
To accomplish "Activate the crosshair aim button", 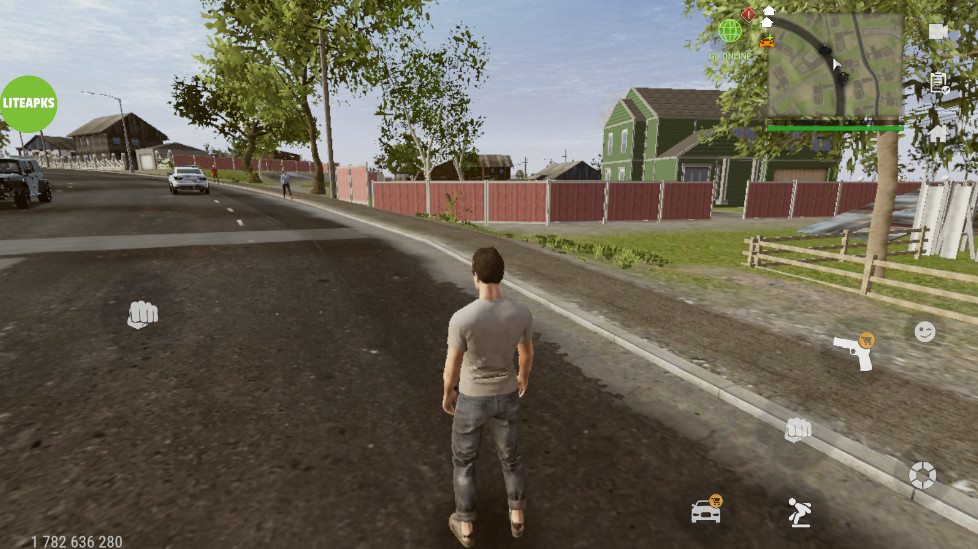I will 922,475.
